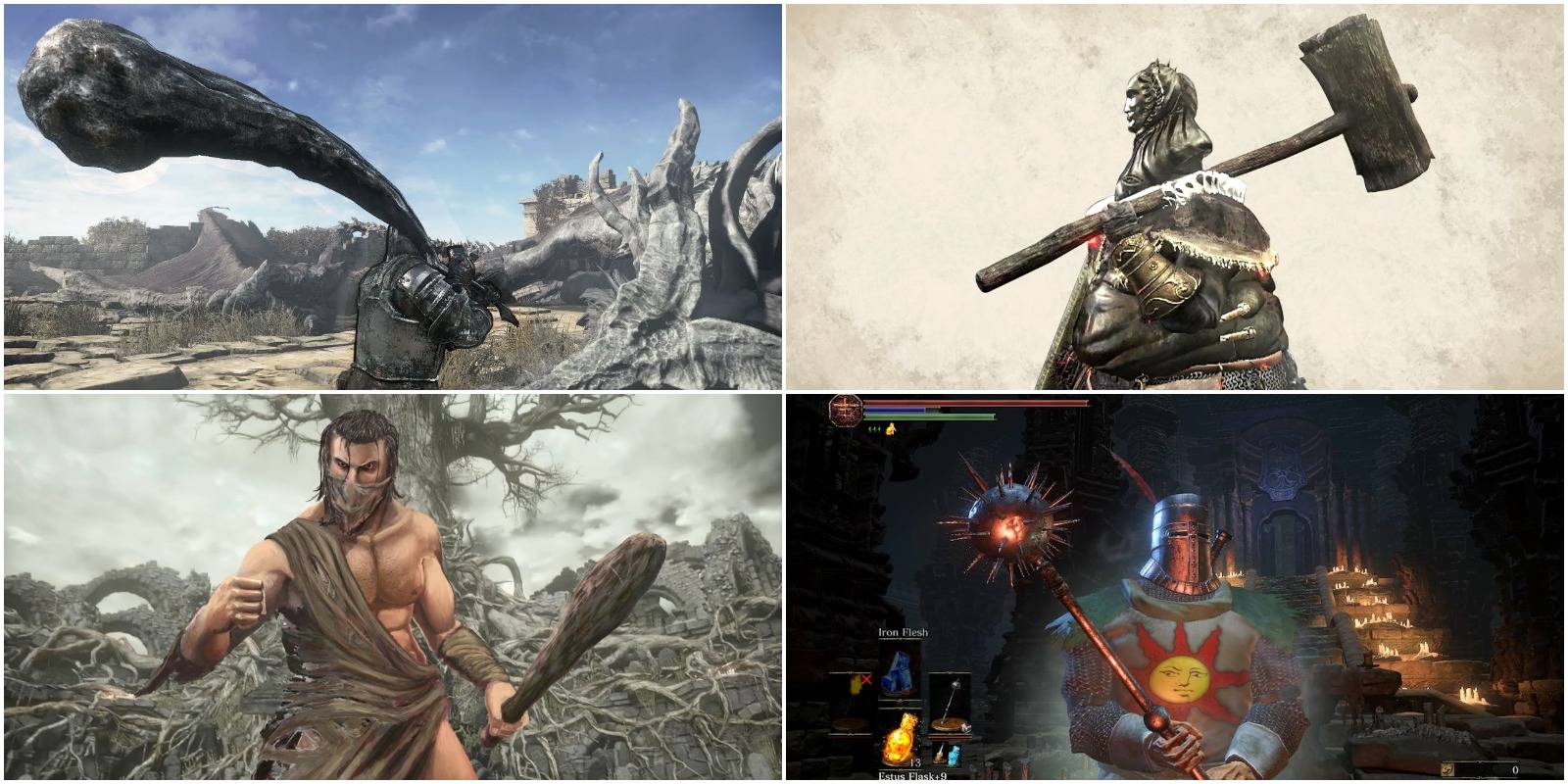The image size is (1568, 784).
Task: Click the broken left-hand item marked with red X
Action: (857, 681)
